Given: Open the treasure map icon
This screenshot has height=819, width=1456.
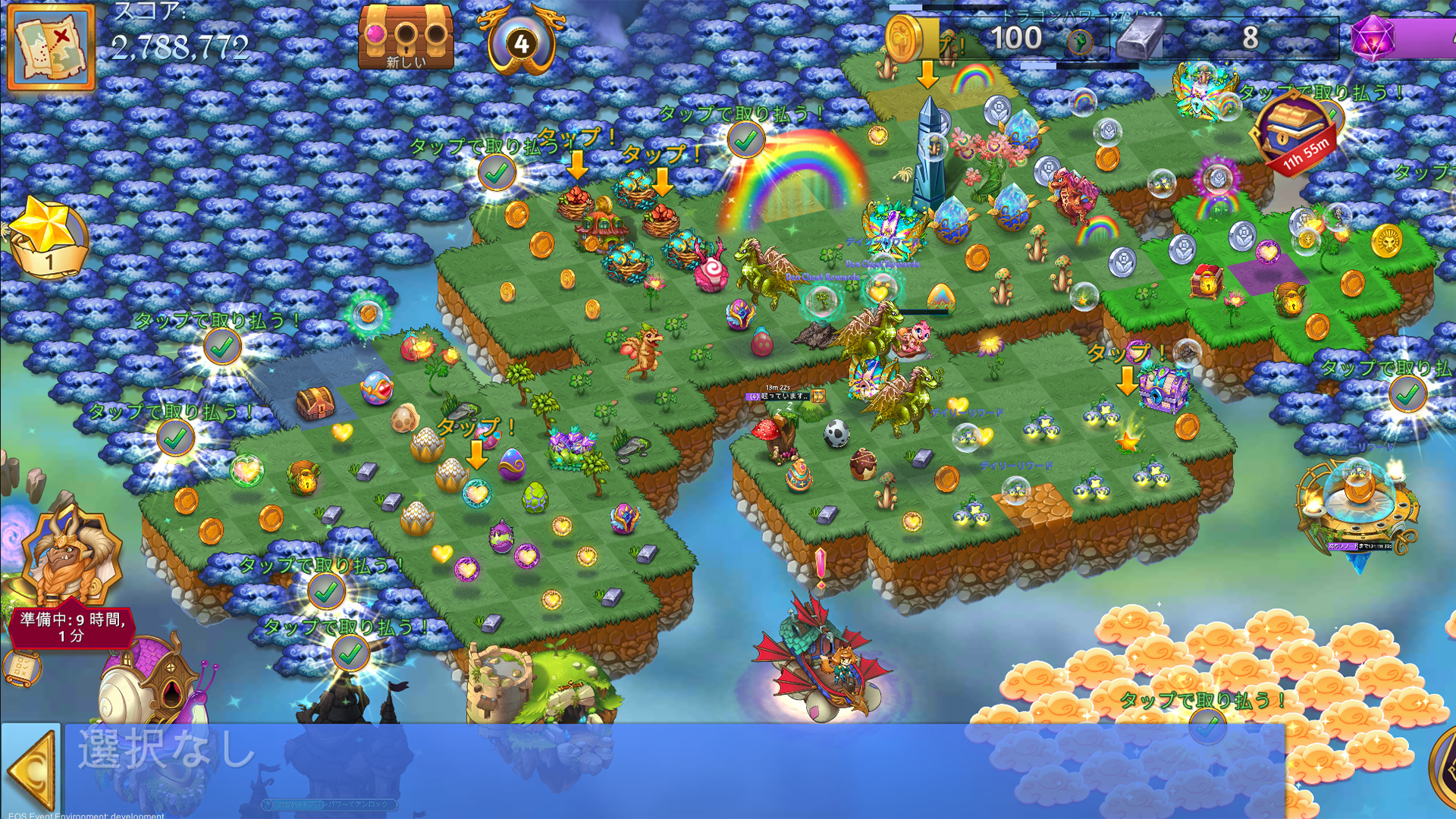Looking at the screenshot, I should pos(52,47).
